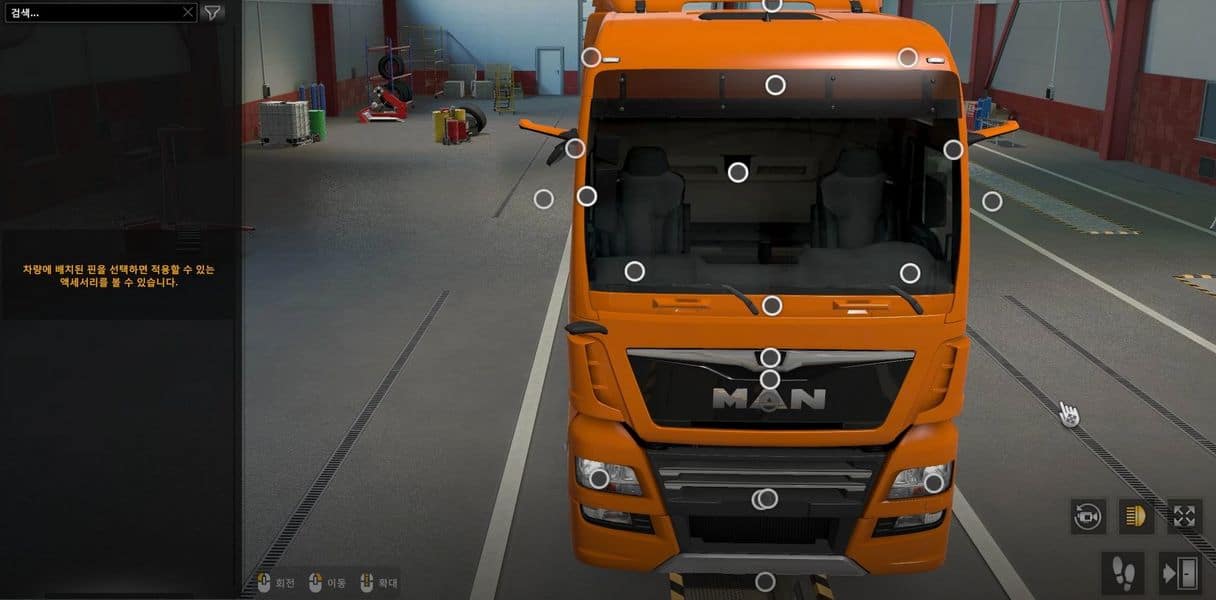Select the pin on the sun visor
This screenshot has width=1216, height=600.
775,85
